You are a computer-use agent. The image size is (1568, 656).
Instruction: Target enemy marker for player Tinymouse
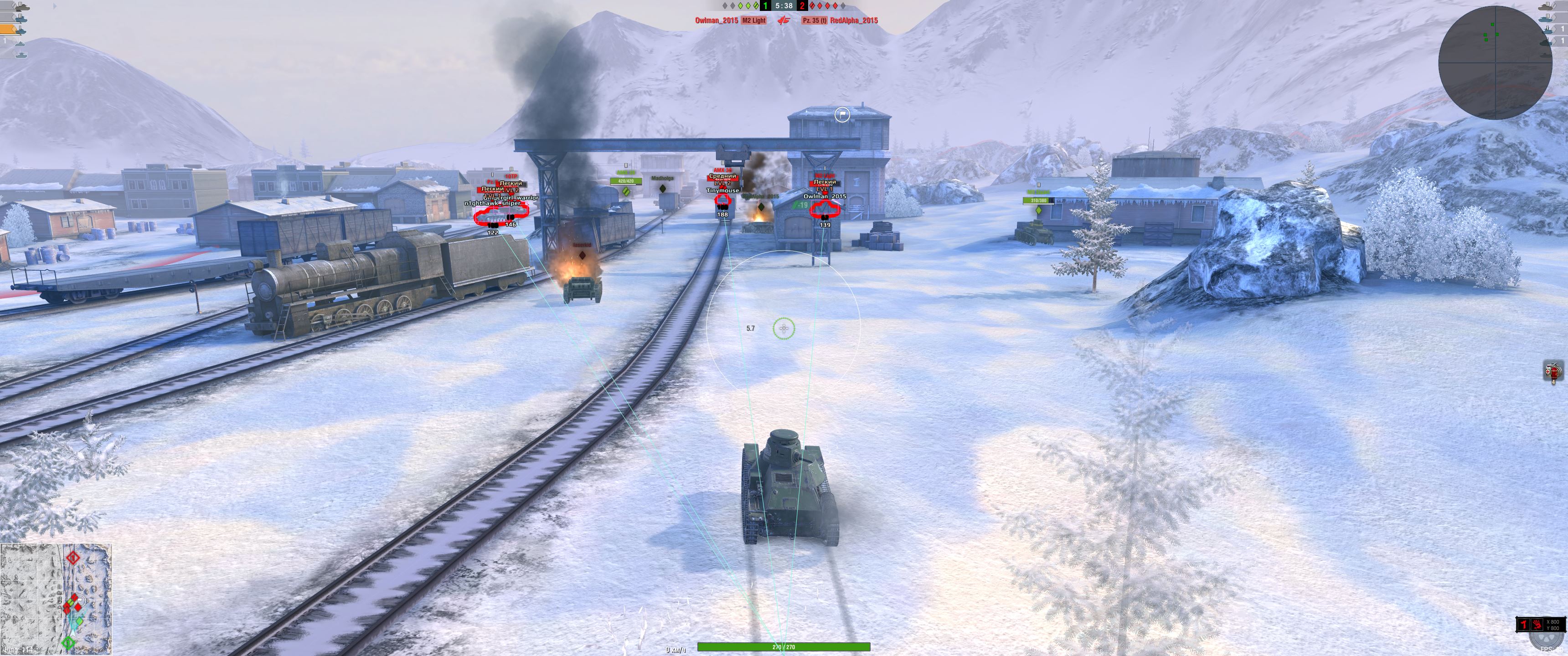click(x=722, y=200)
